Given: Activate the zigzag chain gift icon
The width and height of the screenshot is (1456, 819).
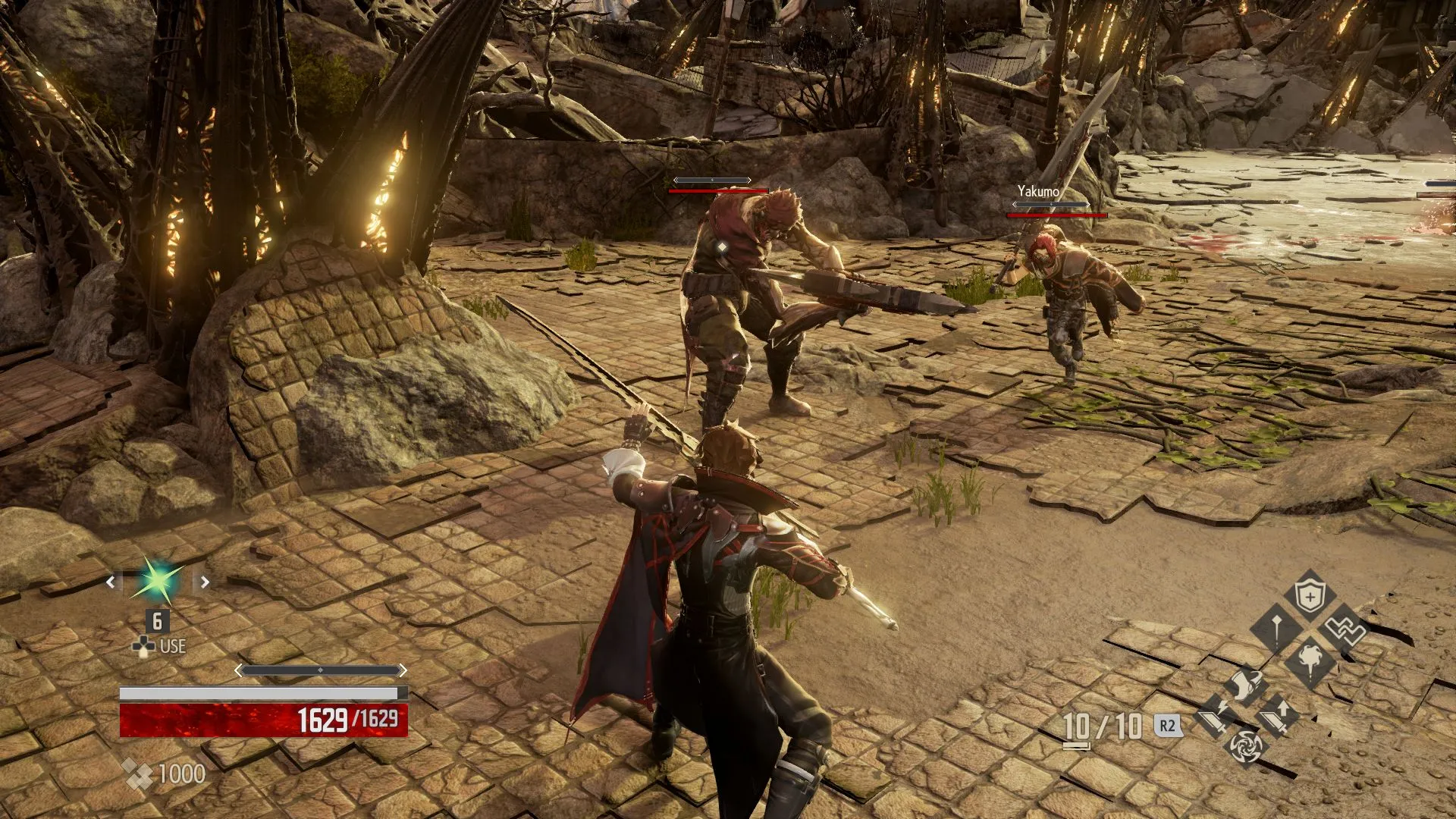Looking at the screenshot, I should 1343,629.
